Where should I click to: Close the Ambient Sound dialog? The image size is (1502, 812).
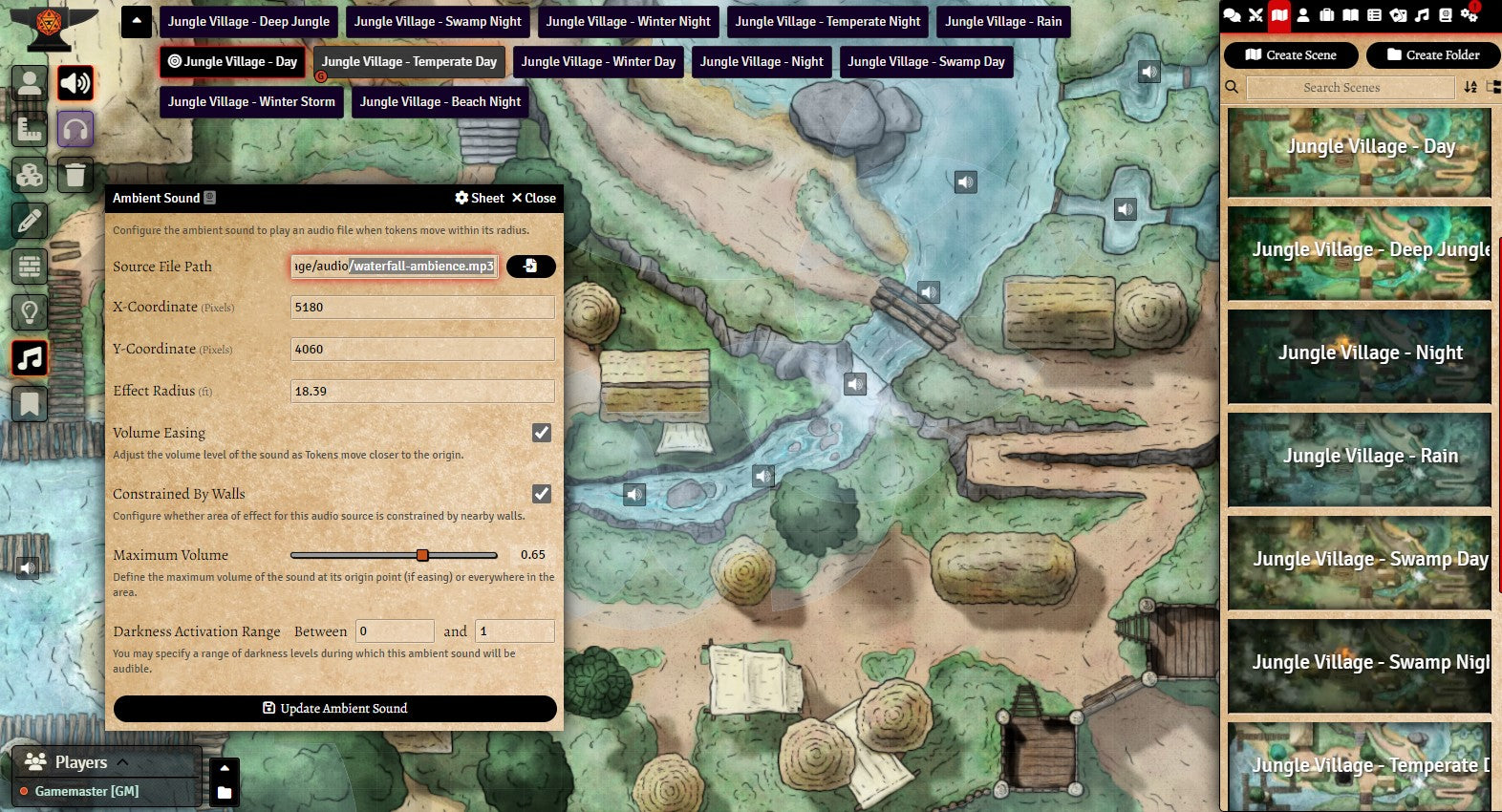click(x=533, y=198)
